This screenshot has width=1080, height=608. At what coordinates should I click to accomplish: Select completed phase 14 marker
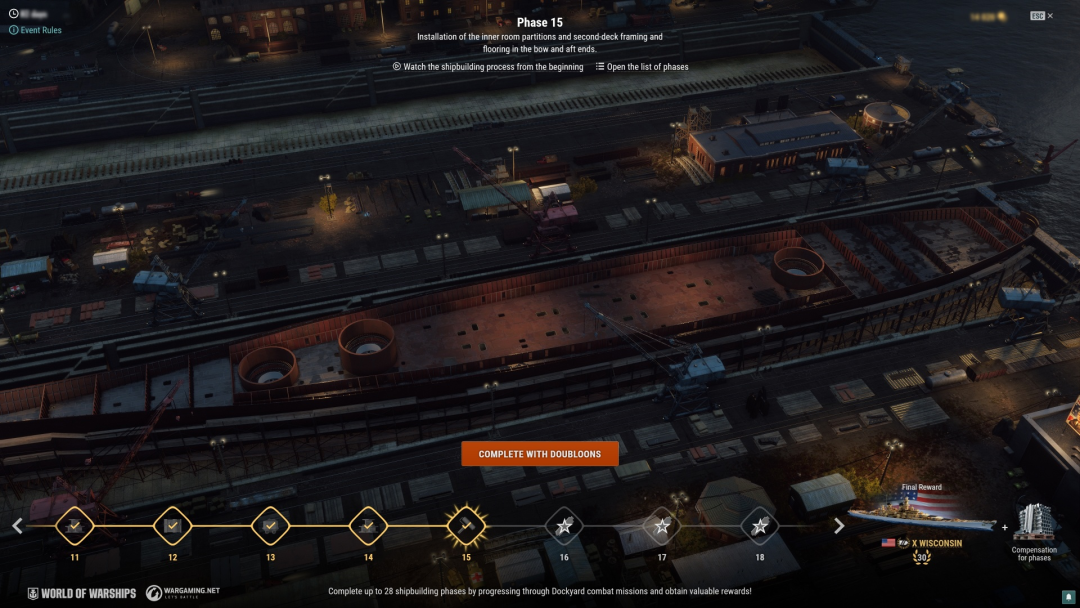368,525
